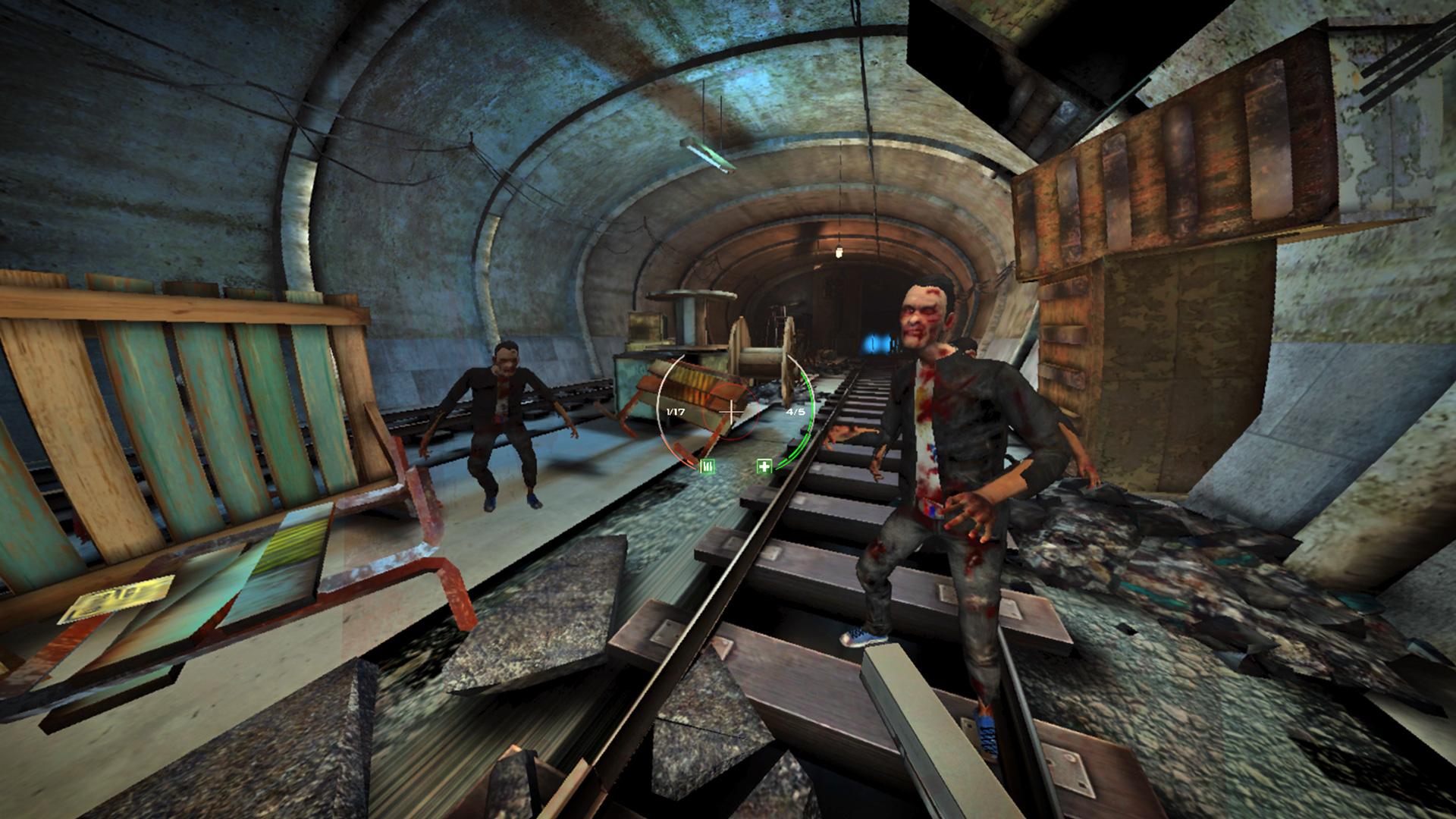This screenshot has width=1456, height=819.
Task: Click the green magazine reload icon
Action: (x=707, y=464)
